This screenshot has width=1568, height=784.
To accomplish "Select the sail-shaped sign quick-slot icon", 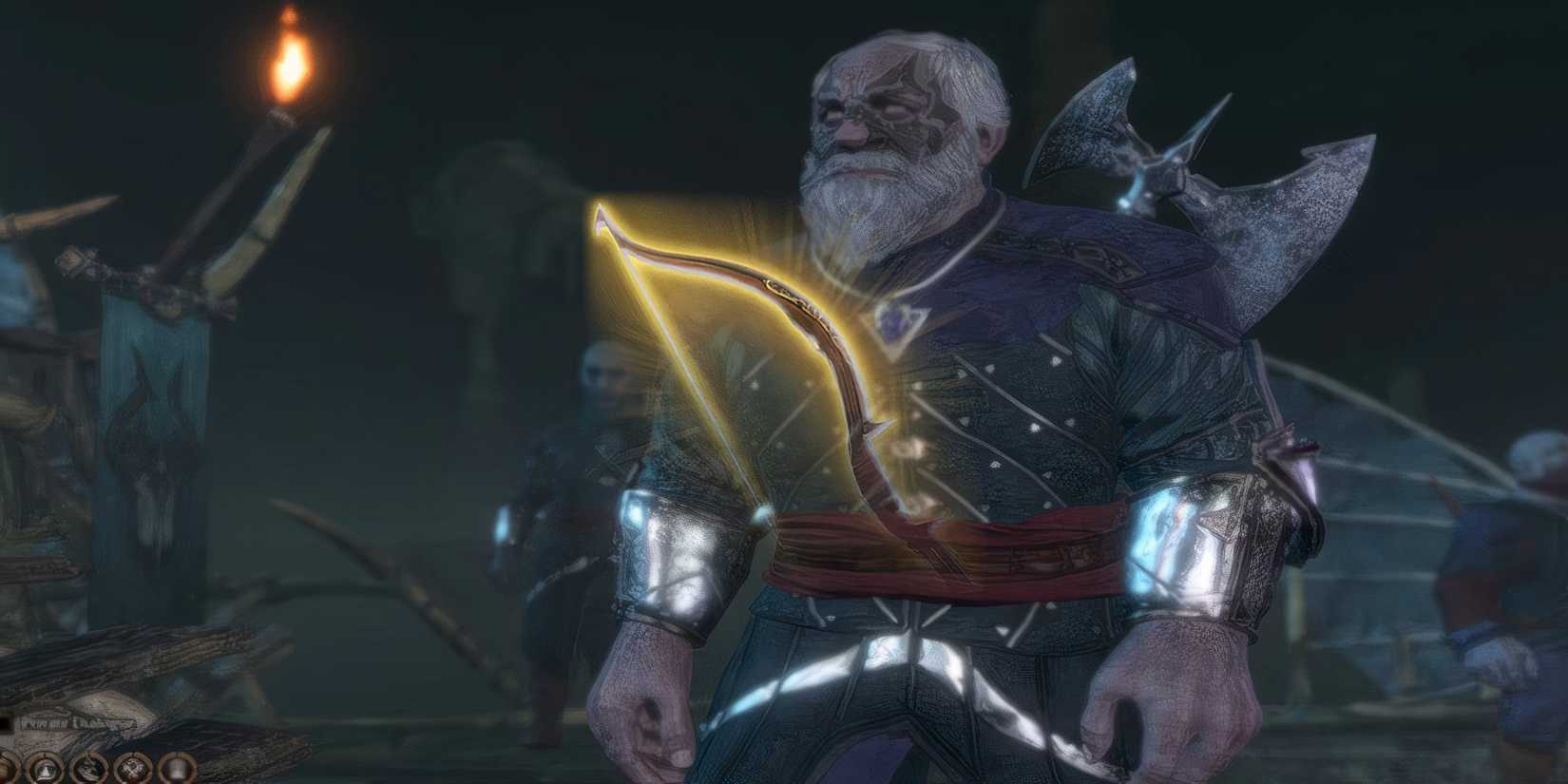I will point(45,770).
